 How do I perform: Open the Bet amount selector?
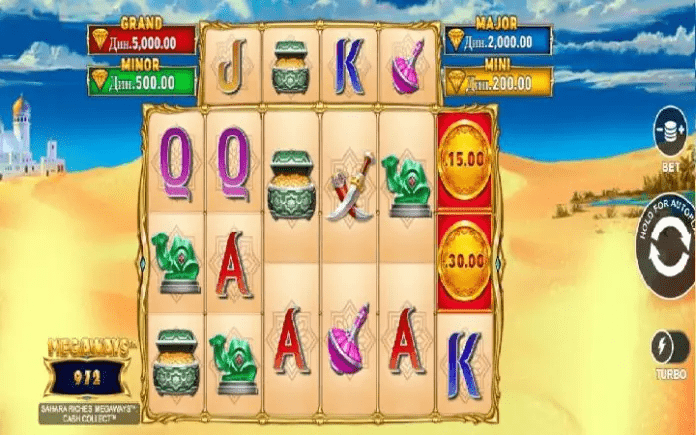667,132
